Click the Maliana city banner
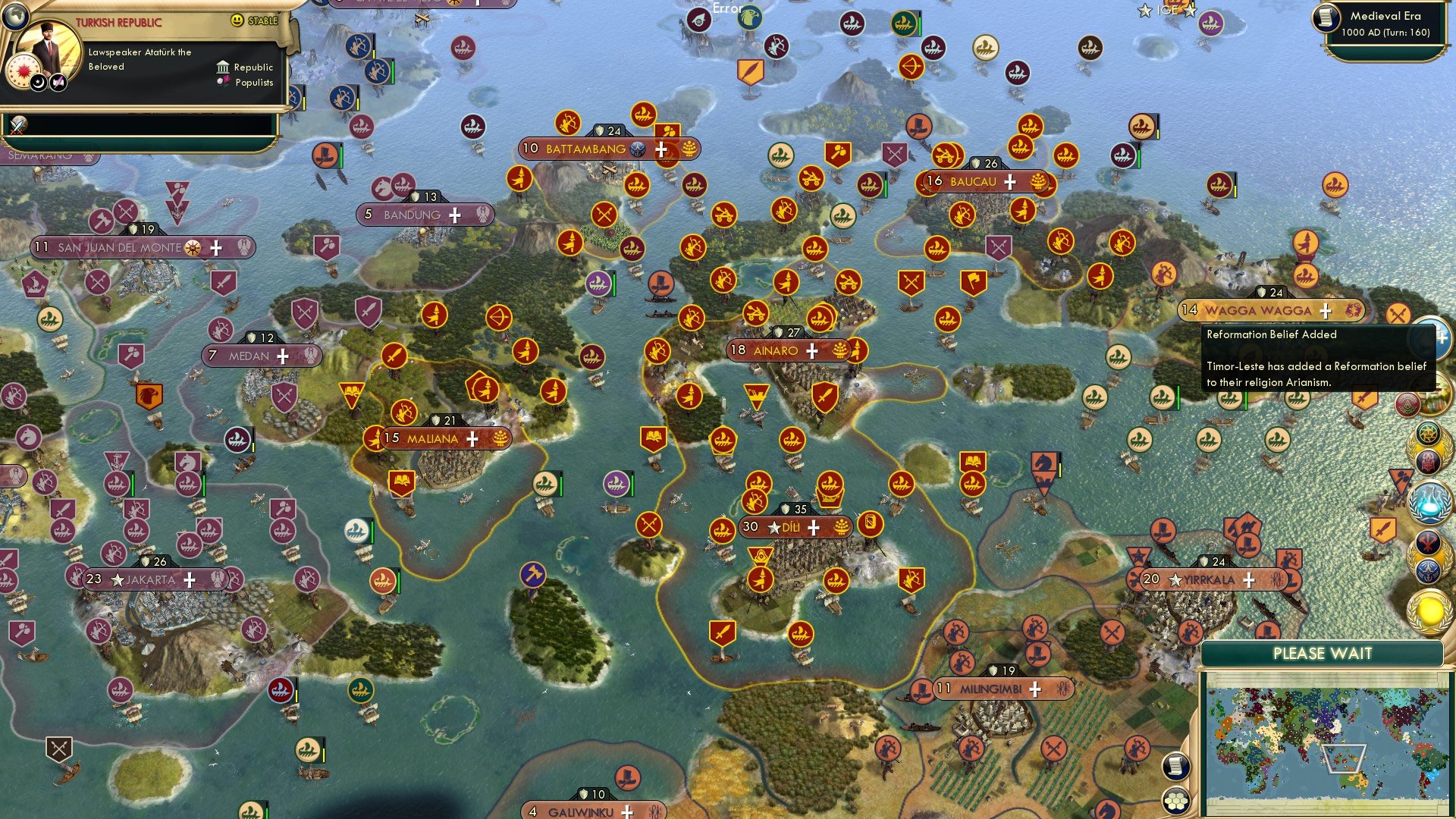The width and height of the screenshot is (1456, 819). point(432,438)
